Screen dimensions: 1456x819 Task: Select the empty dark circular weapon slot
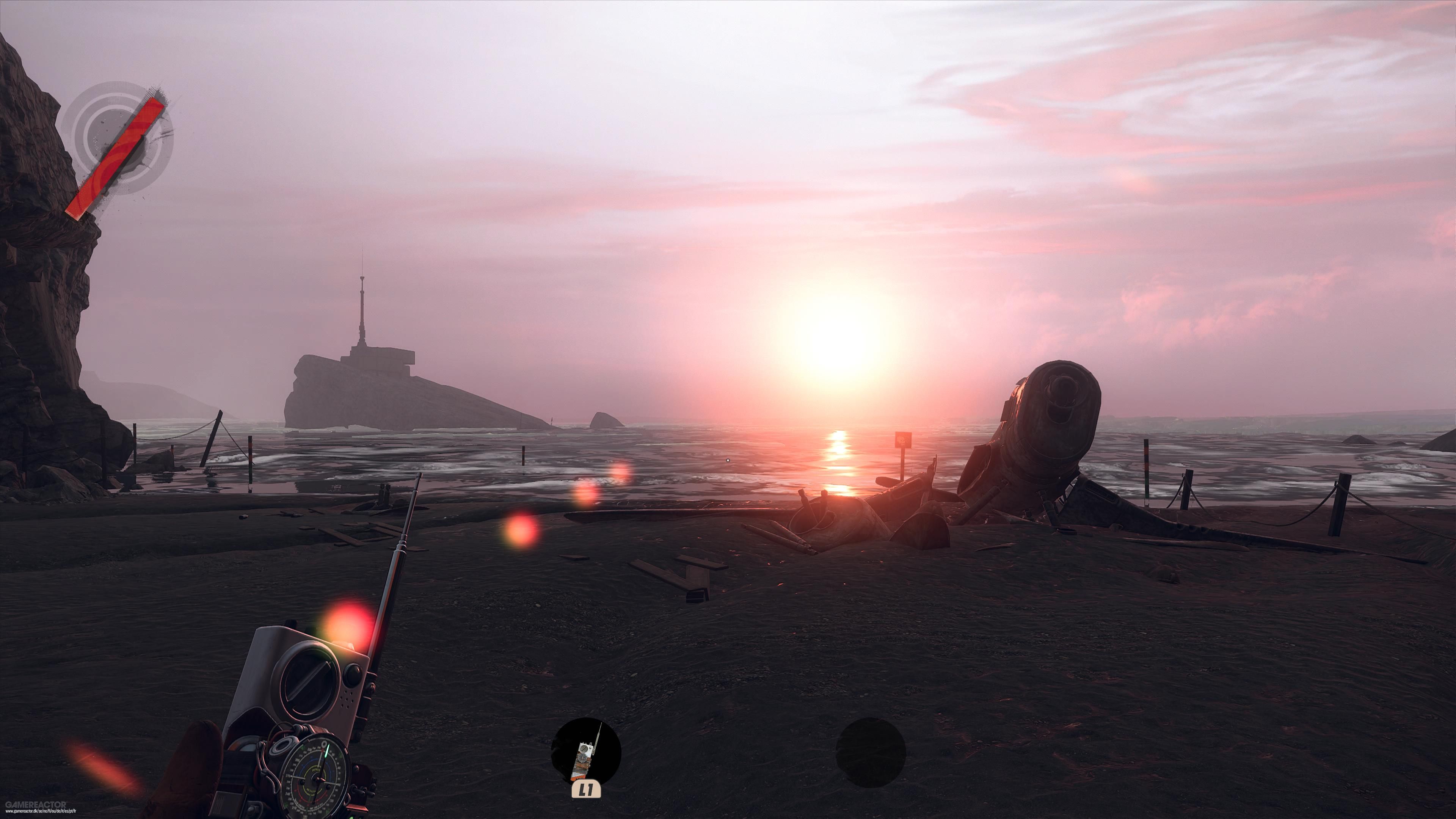pyautogui.click(x=871, y=752)
